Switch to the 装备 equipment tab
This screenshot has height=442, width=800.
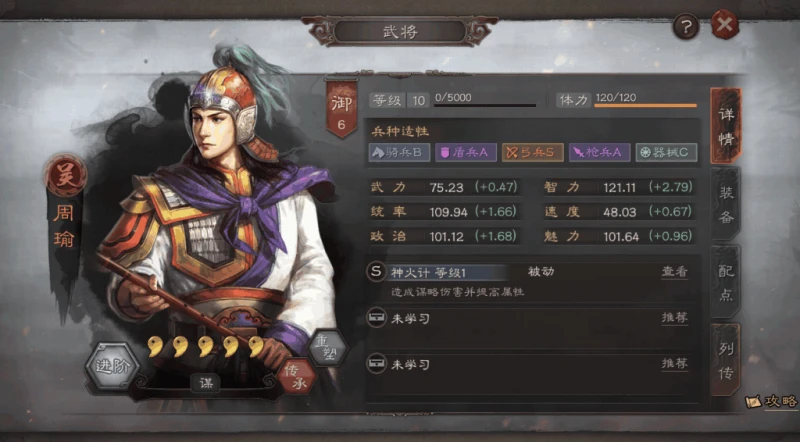pos(726,202)
